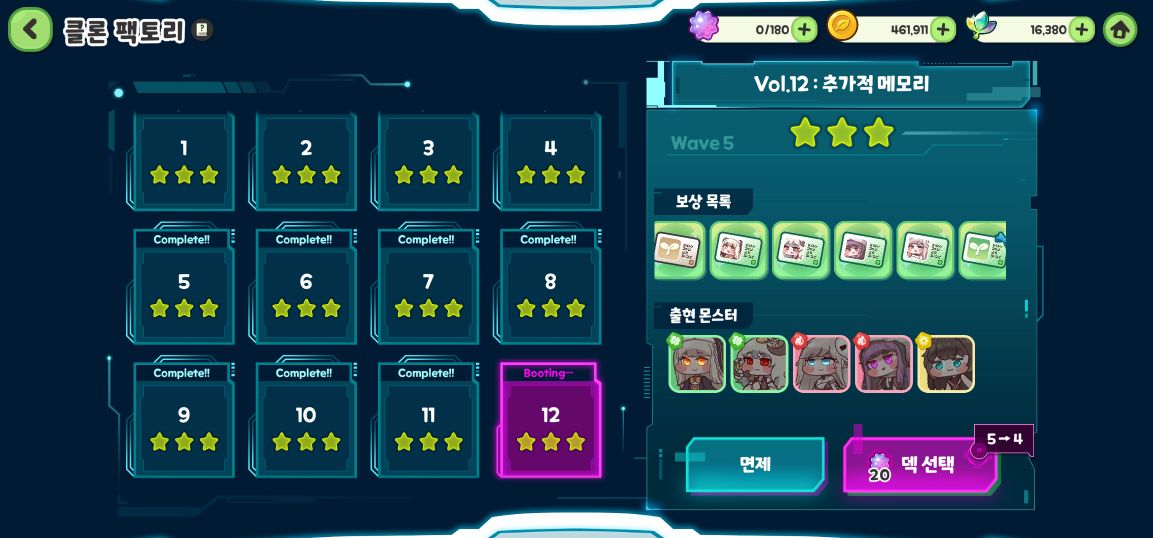Pick completed stage 7
The width and height of the screenshot is (1153, 538).
click(x=428, y=293)
